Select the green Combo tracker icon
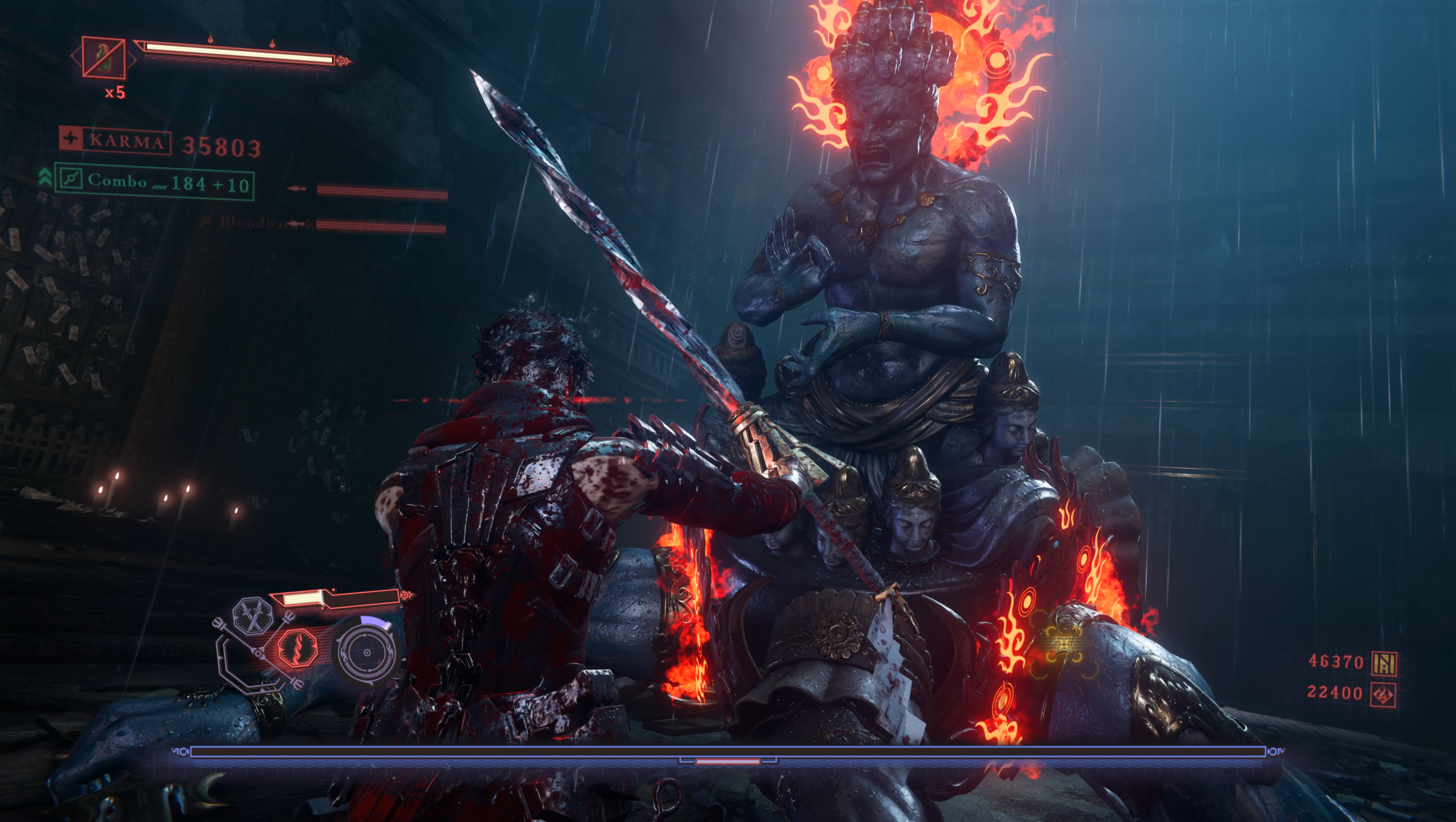The image size is (1456, 822). click(x=71, y=179)
